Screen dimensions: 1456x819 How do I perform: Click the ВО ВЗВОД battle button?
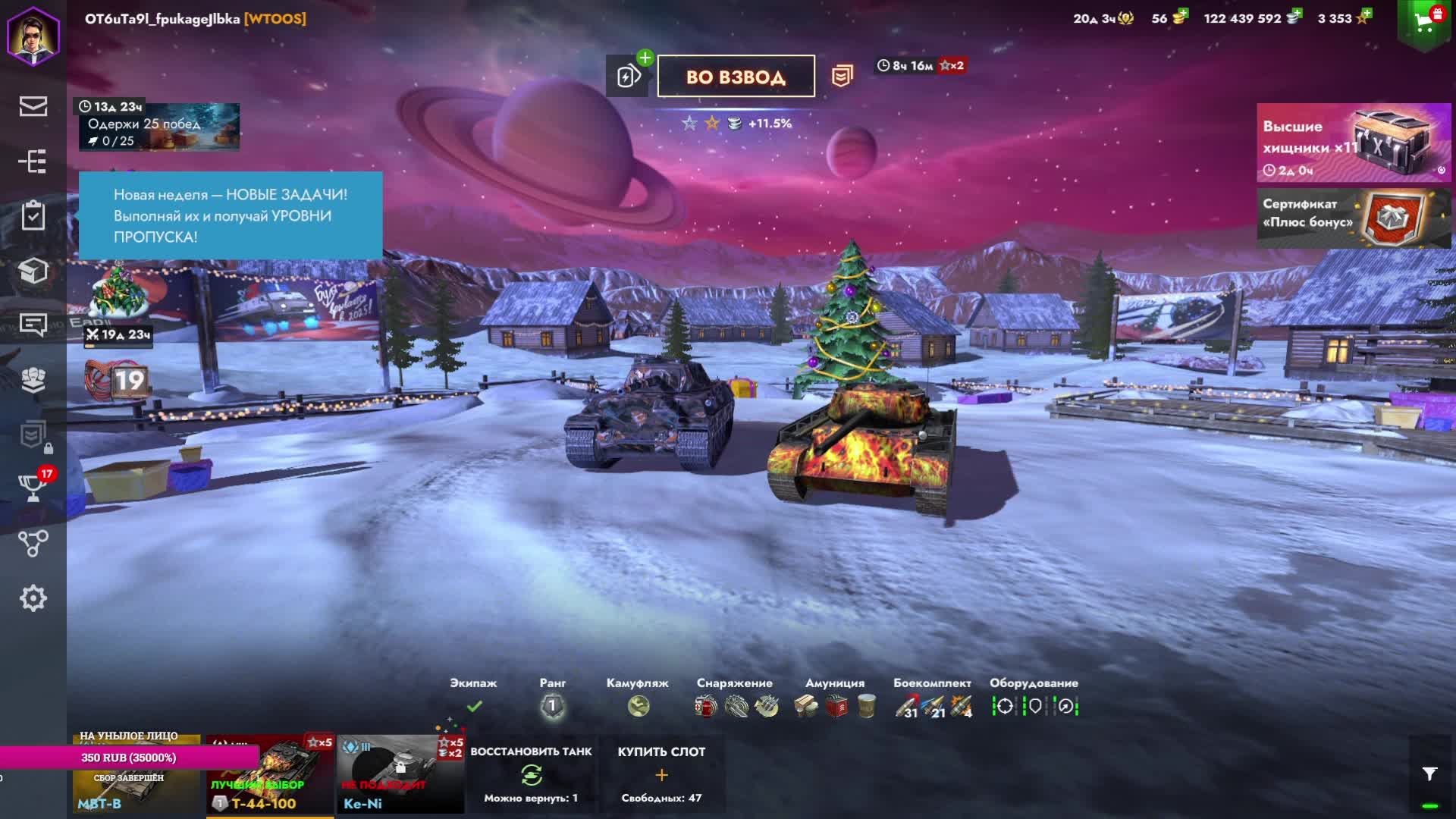tap(736, 76)
